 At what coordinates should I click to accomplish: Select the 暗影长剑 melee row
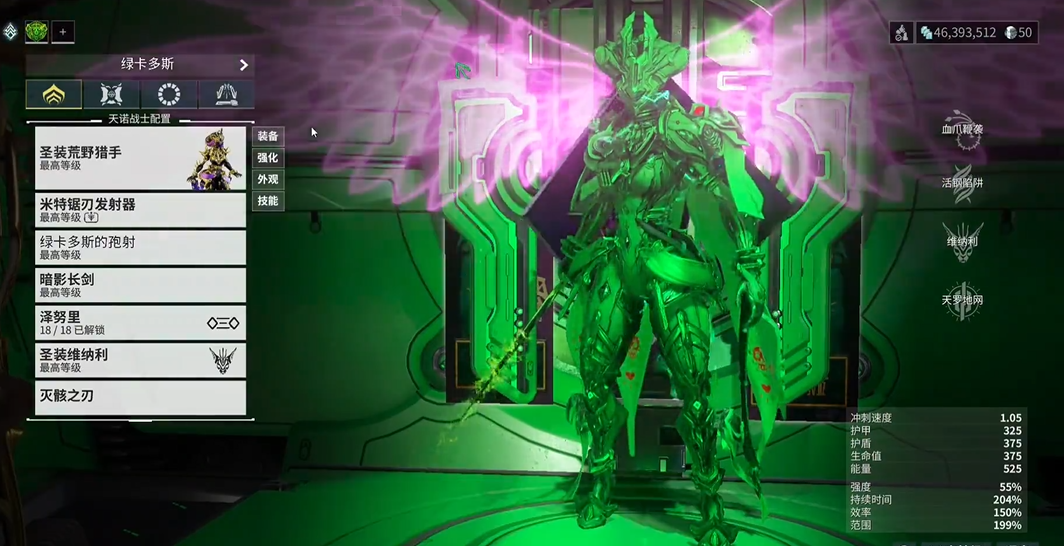pos(140,285)
